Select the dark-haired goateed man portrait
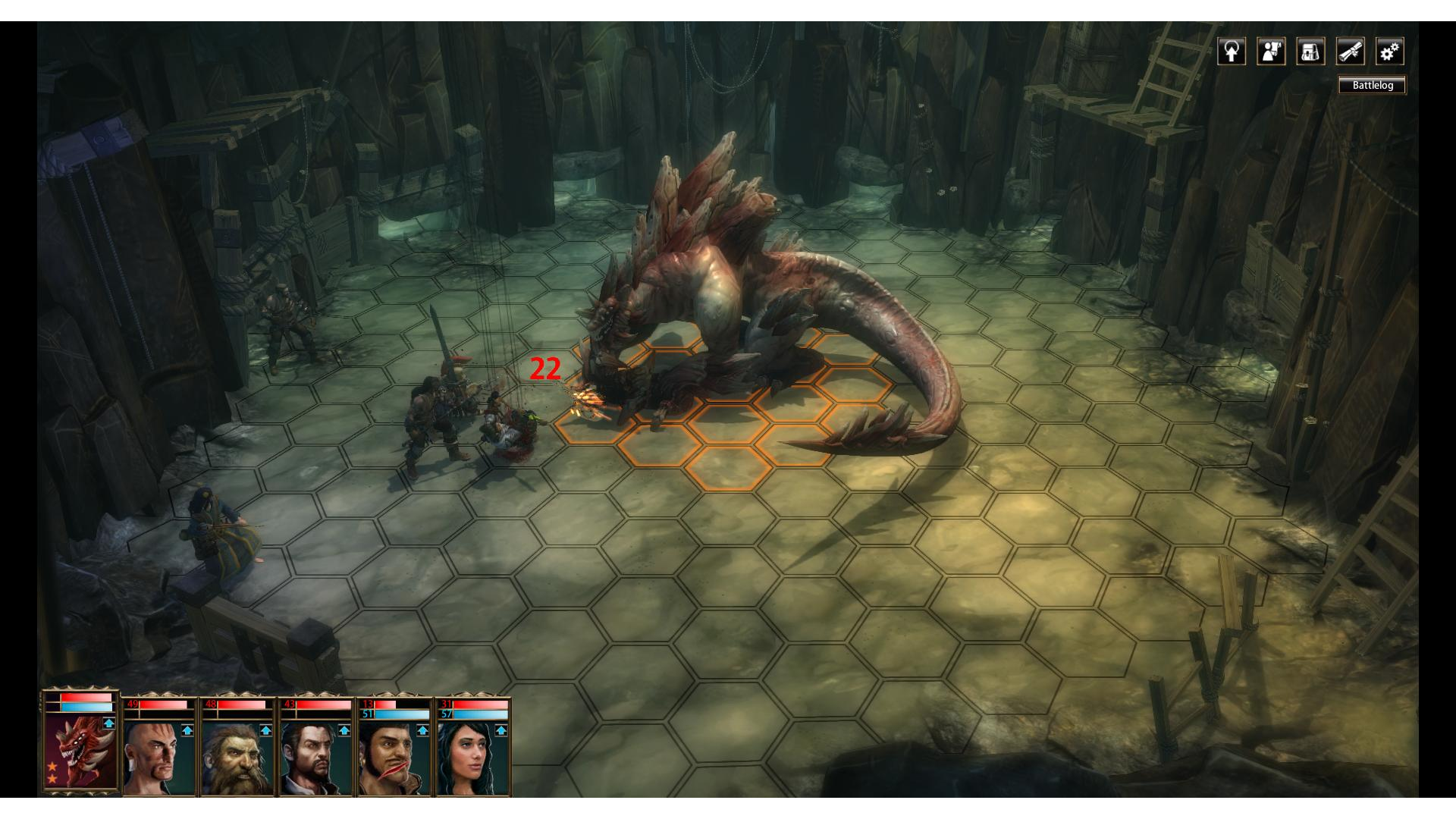 [x=313, y=758]
